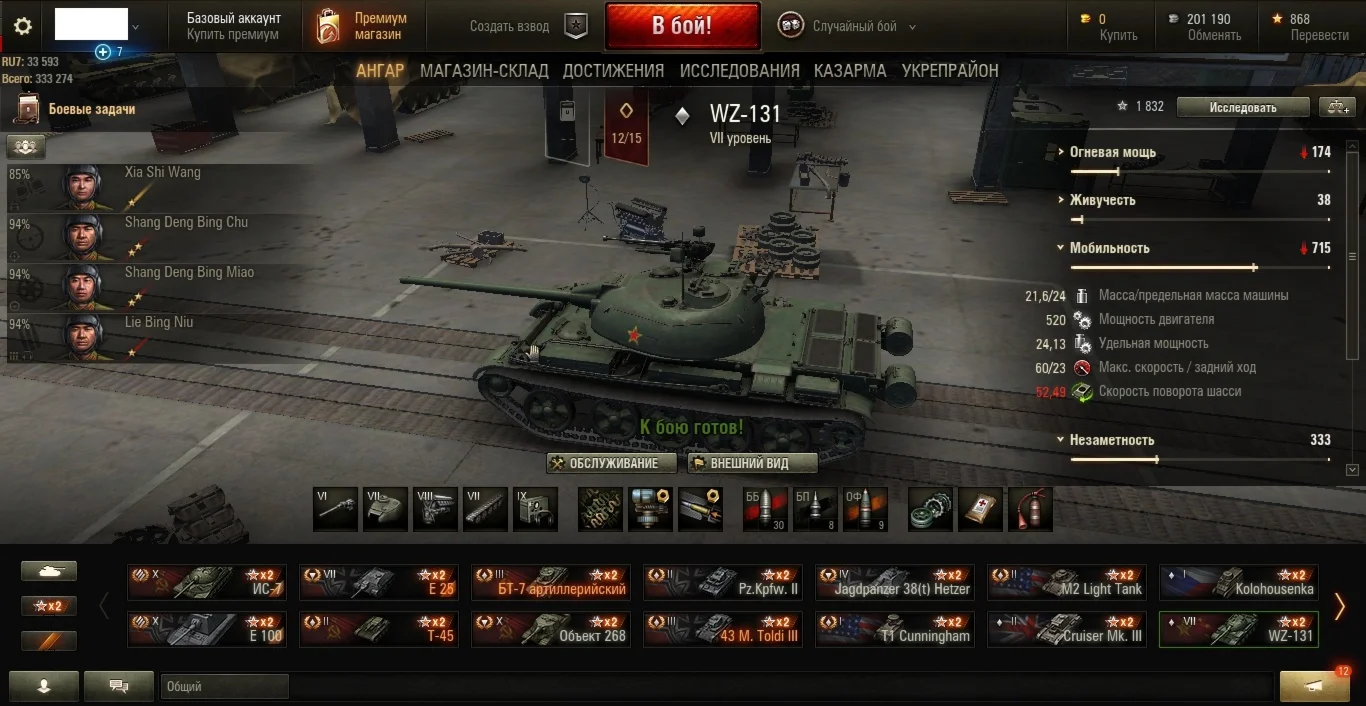The height and width of the screenshot is (706, 1366).
Task: Click the Исследовать research button
Action: (1242, 107)
